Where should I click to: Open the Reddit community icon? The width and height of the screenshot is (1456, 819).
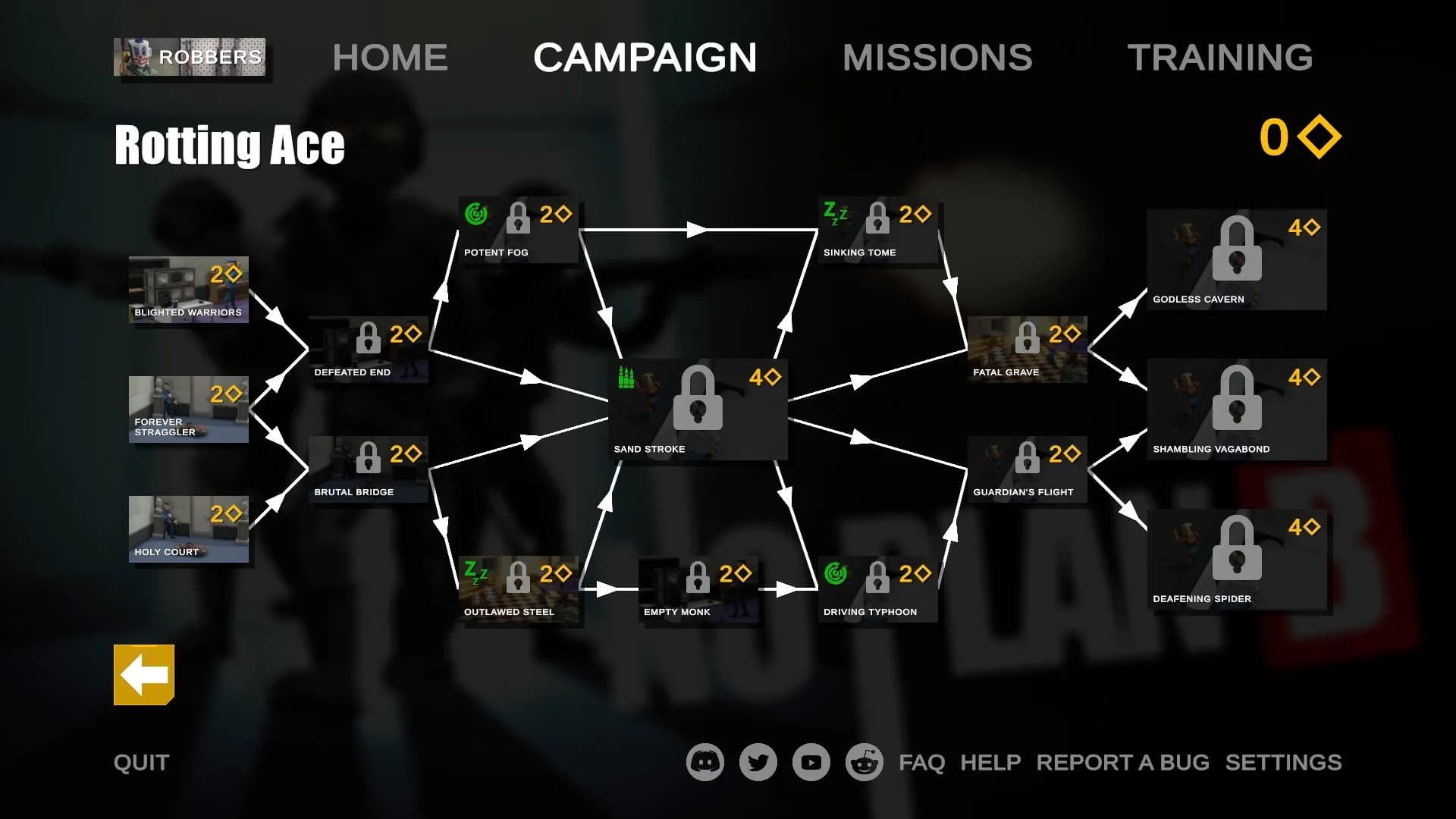coord(864,762)
